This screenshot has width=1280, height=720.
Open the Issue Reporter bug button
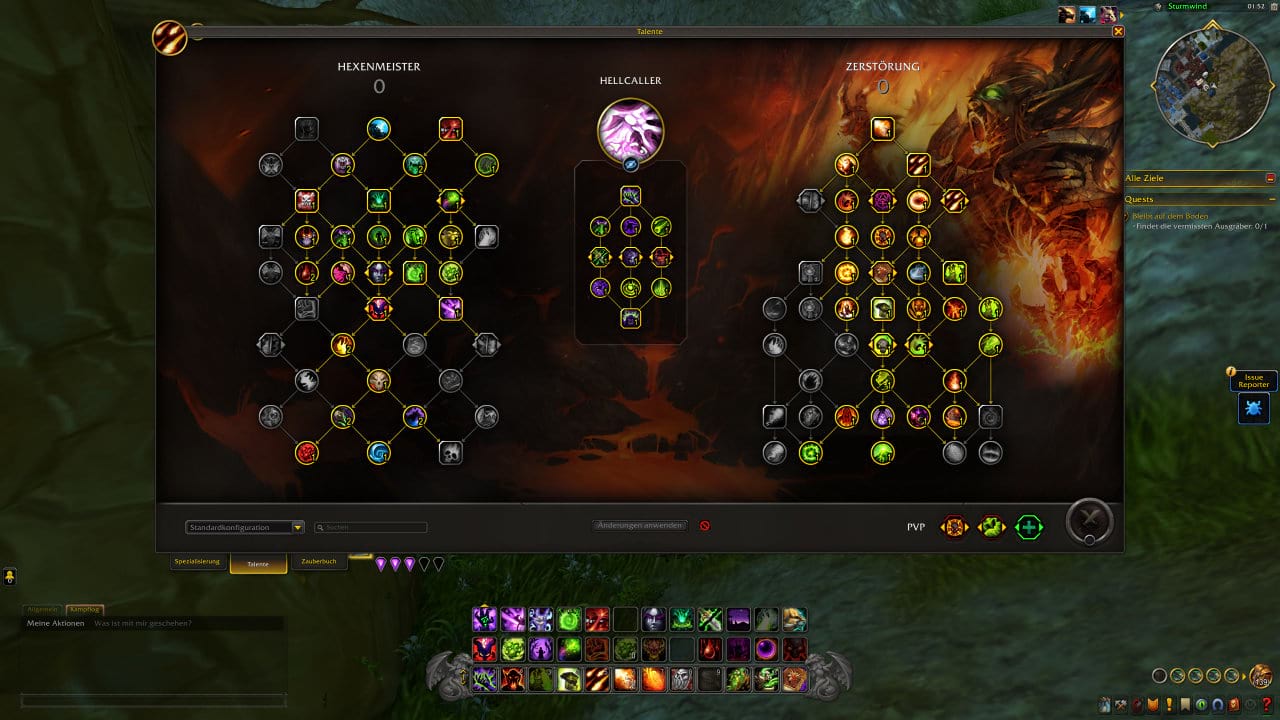point(1253,407)
